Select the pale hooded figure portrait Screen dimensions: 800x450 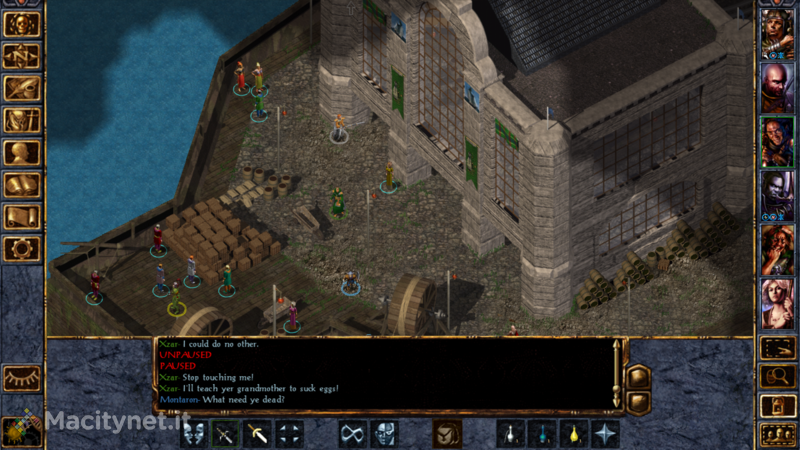click(777, 195)
